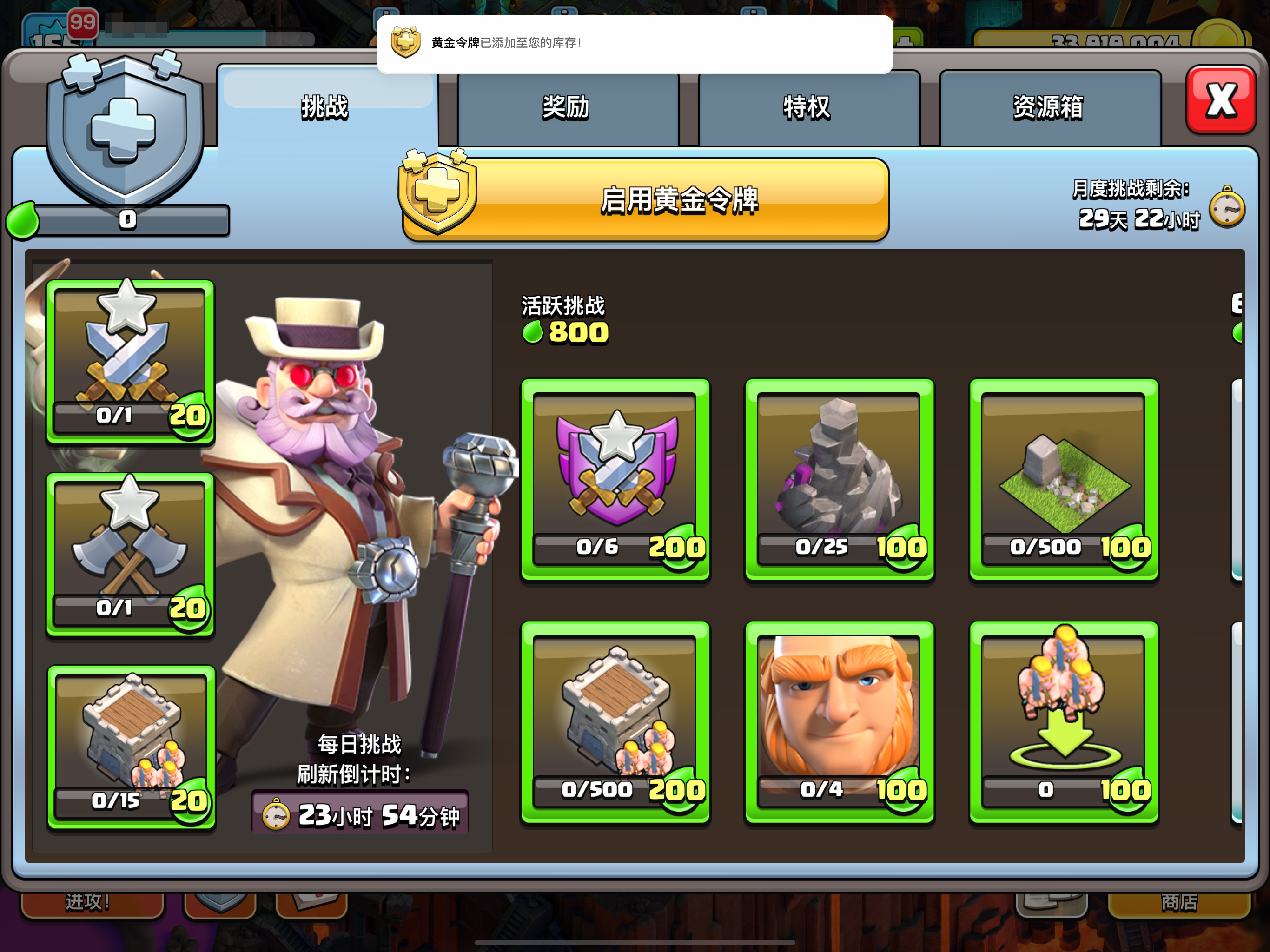Select the purple shield 0/6 challenge
1270x952 pixels.
[615, 479]
